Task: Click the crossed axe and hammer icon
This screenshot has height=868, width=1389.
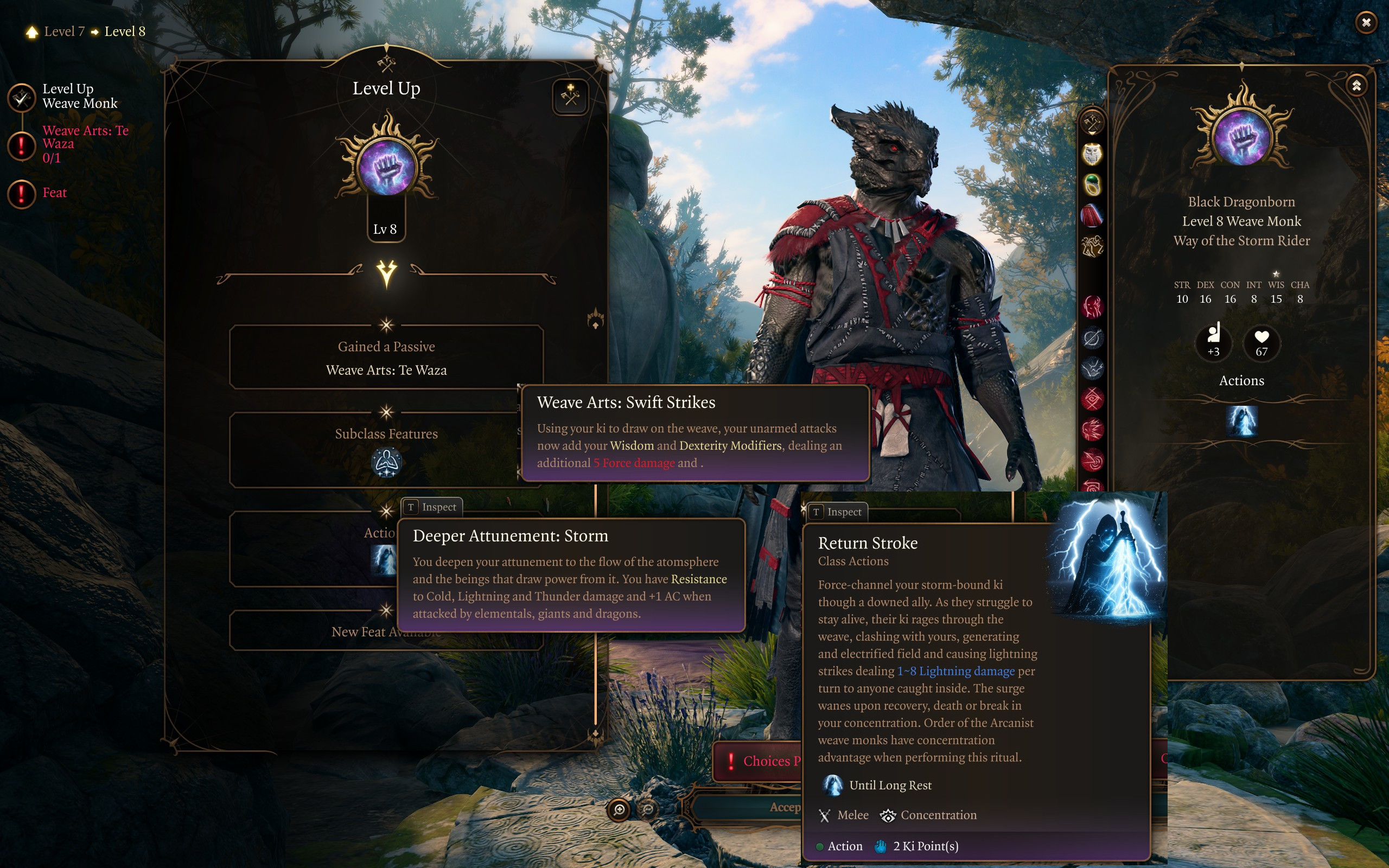Action: pos(1092,122)
